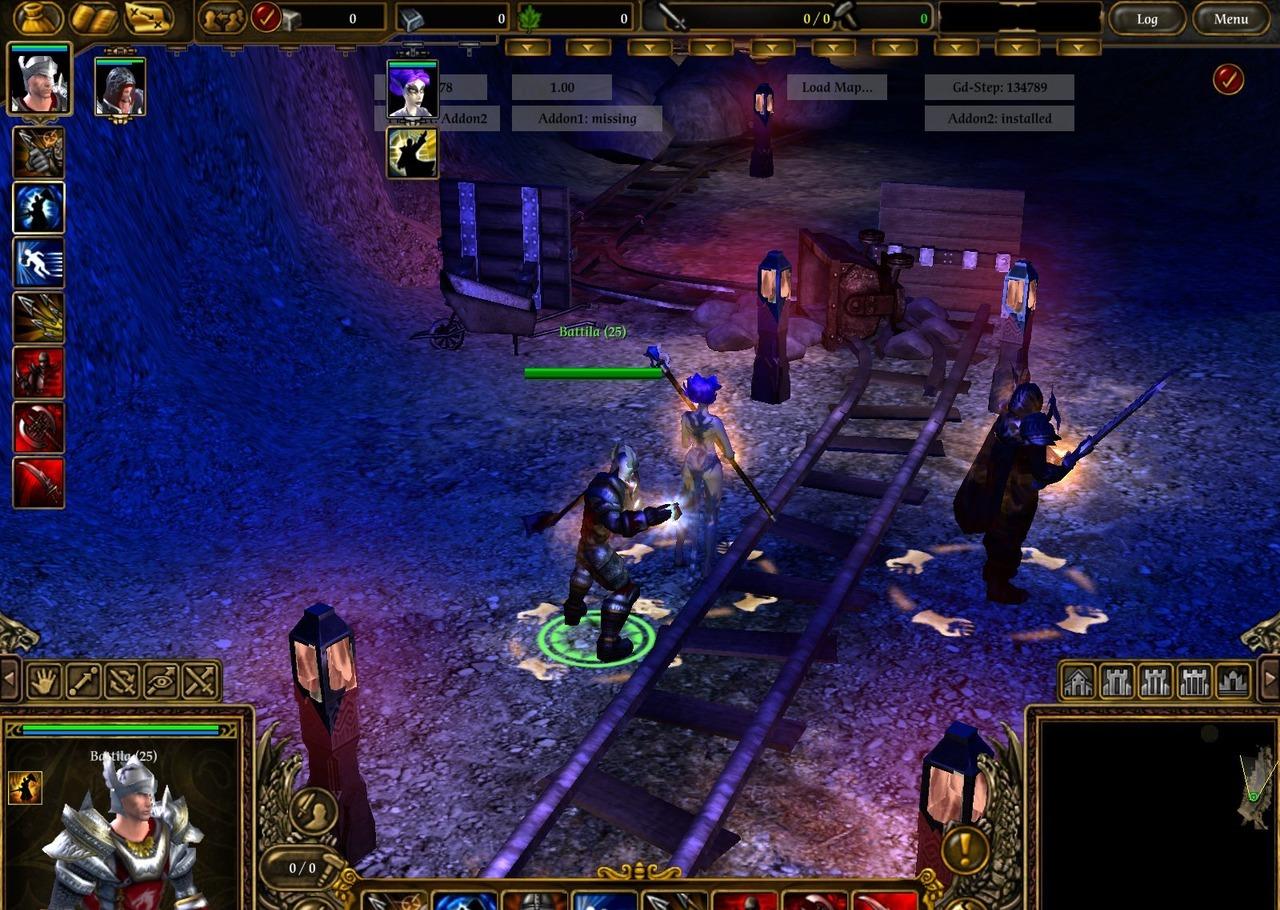Click the exclamation mark alert button
Viewport: 1280px width, 910px height.
965,848
